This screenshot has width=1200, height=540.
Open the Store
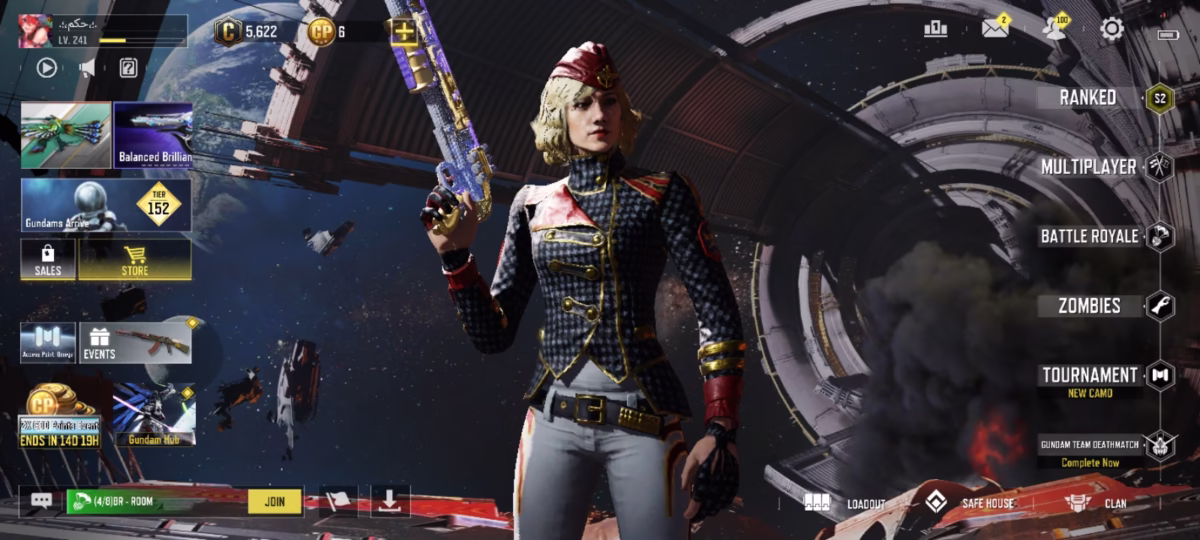(x=135, y=259)
